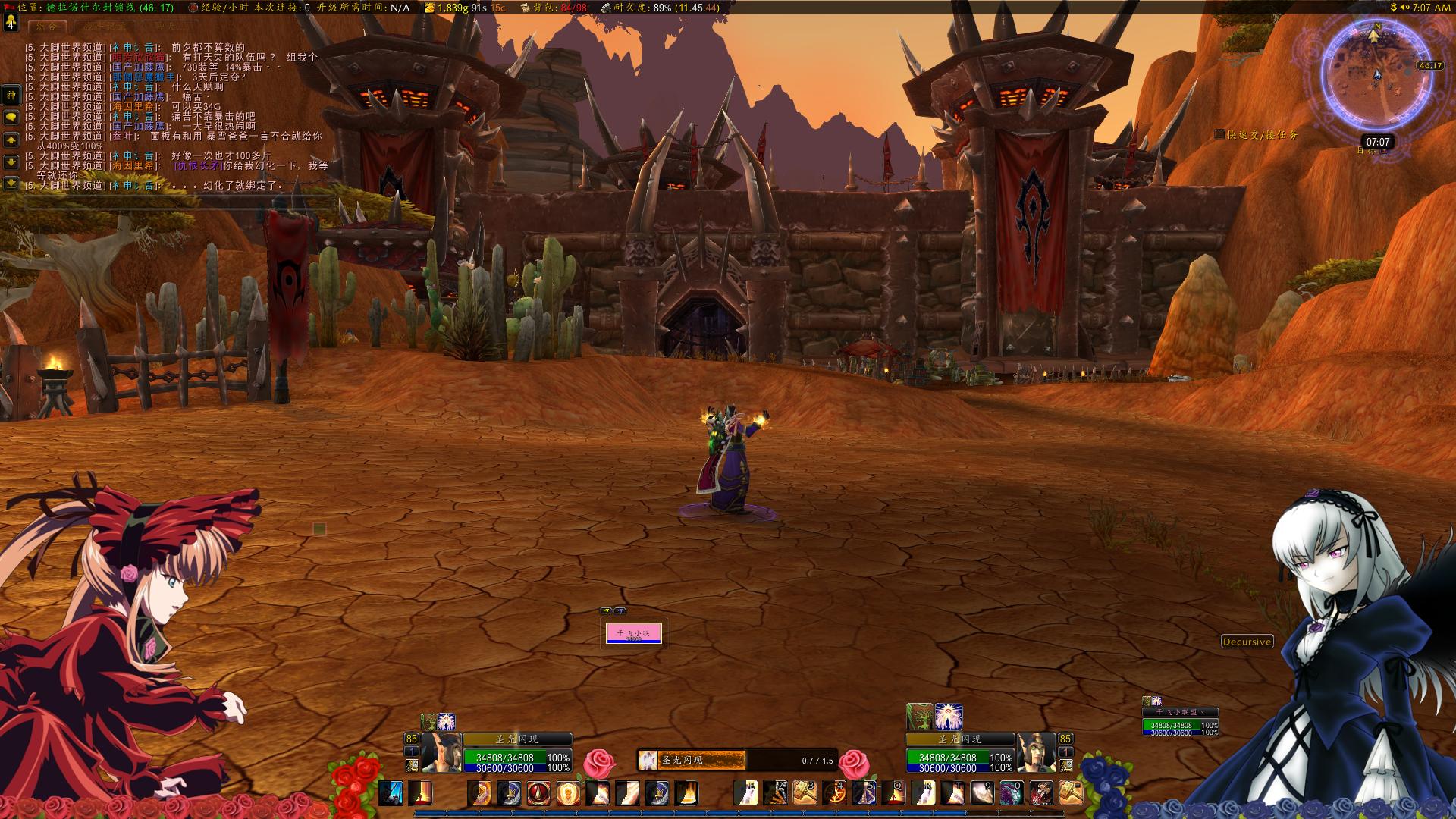Image resolution: width=1456 pixels, height=819 pixels.
Task: Cast the golden shield ability
Action: pos(568,793)
